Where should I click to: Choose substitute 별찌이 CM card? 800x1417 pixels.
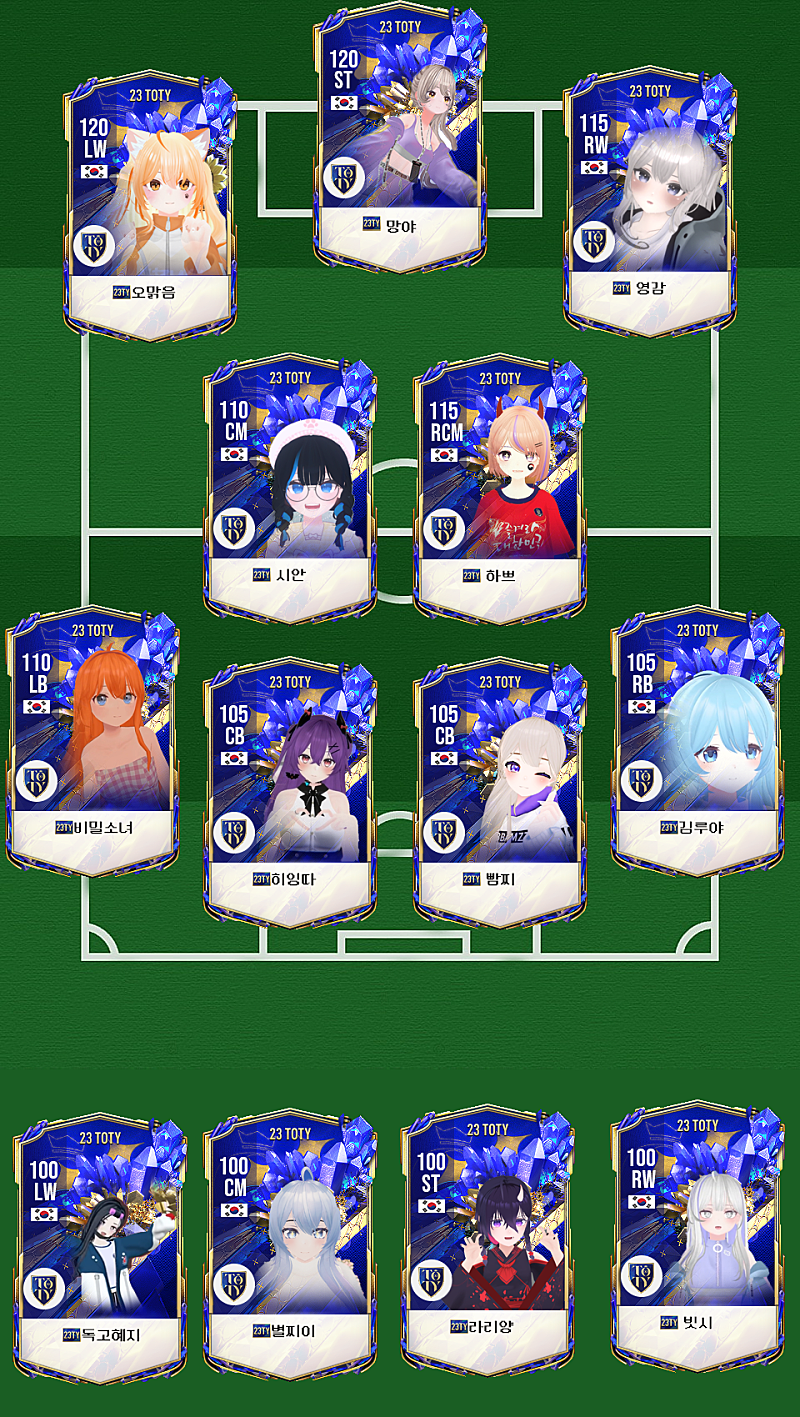pos(290,1244)
